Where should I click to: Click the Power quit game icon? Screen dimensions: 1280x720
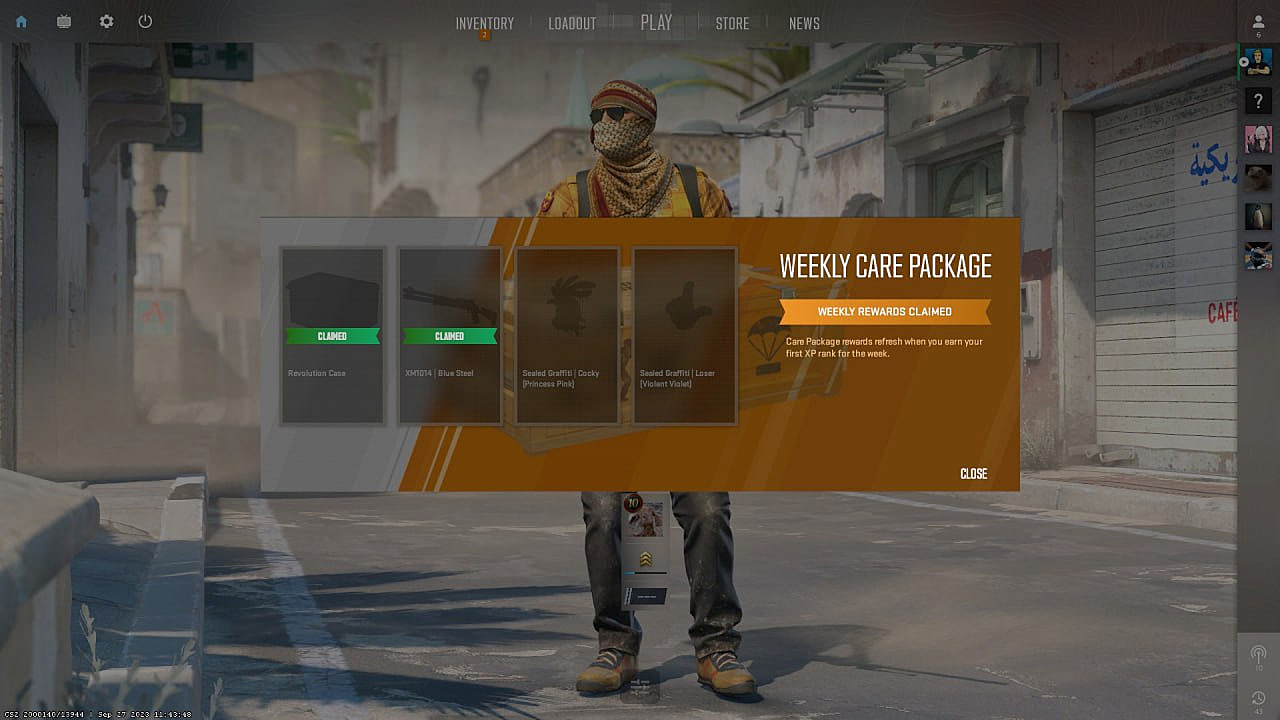click(144, 20)
